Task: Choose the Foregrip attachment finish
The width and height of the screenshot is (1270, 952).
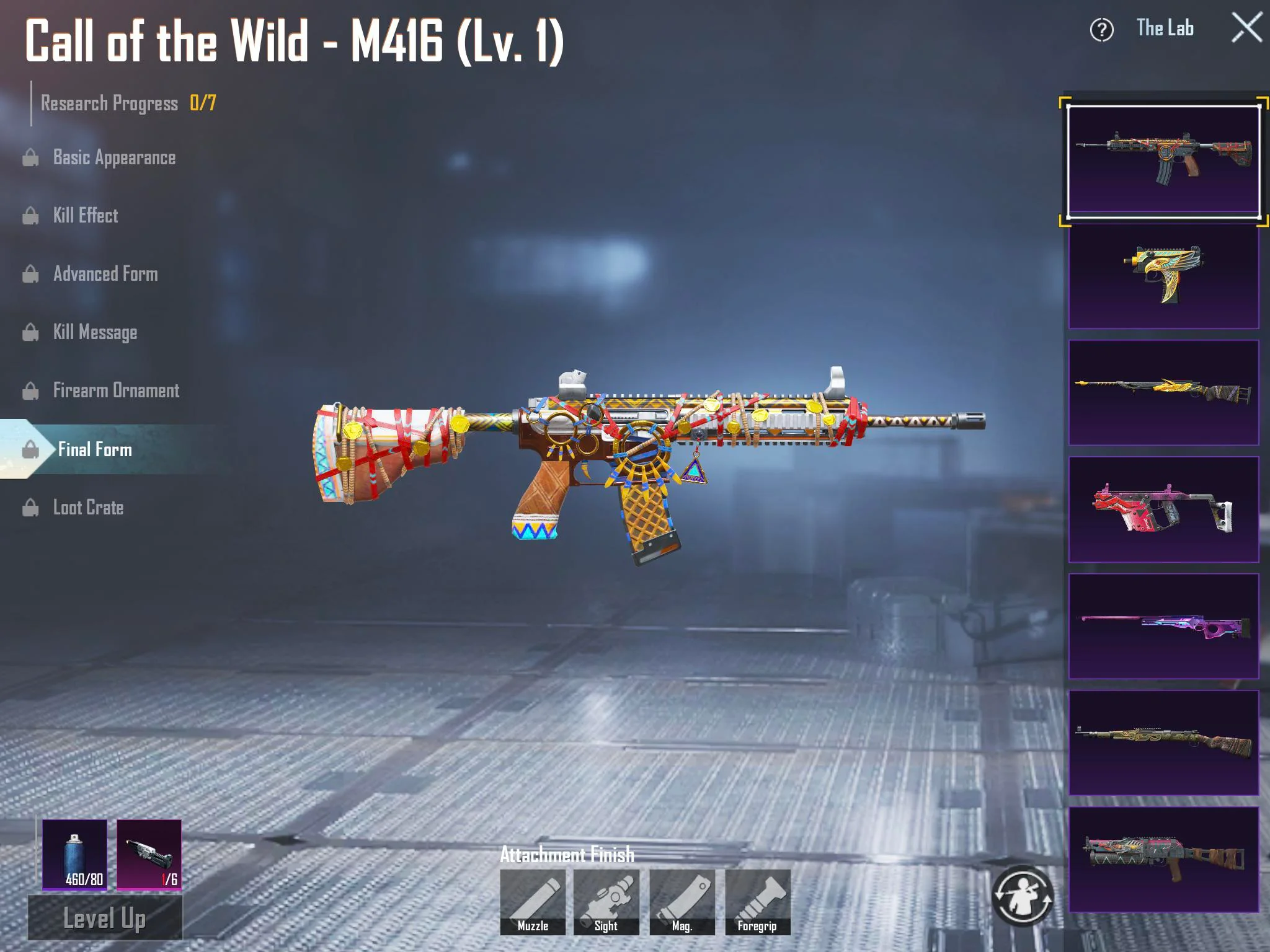Action: pos(758,902)
